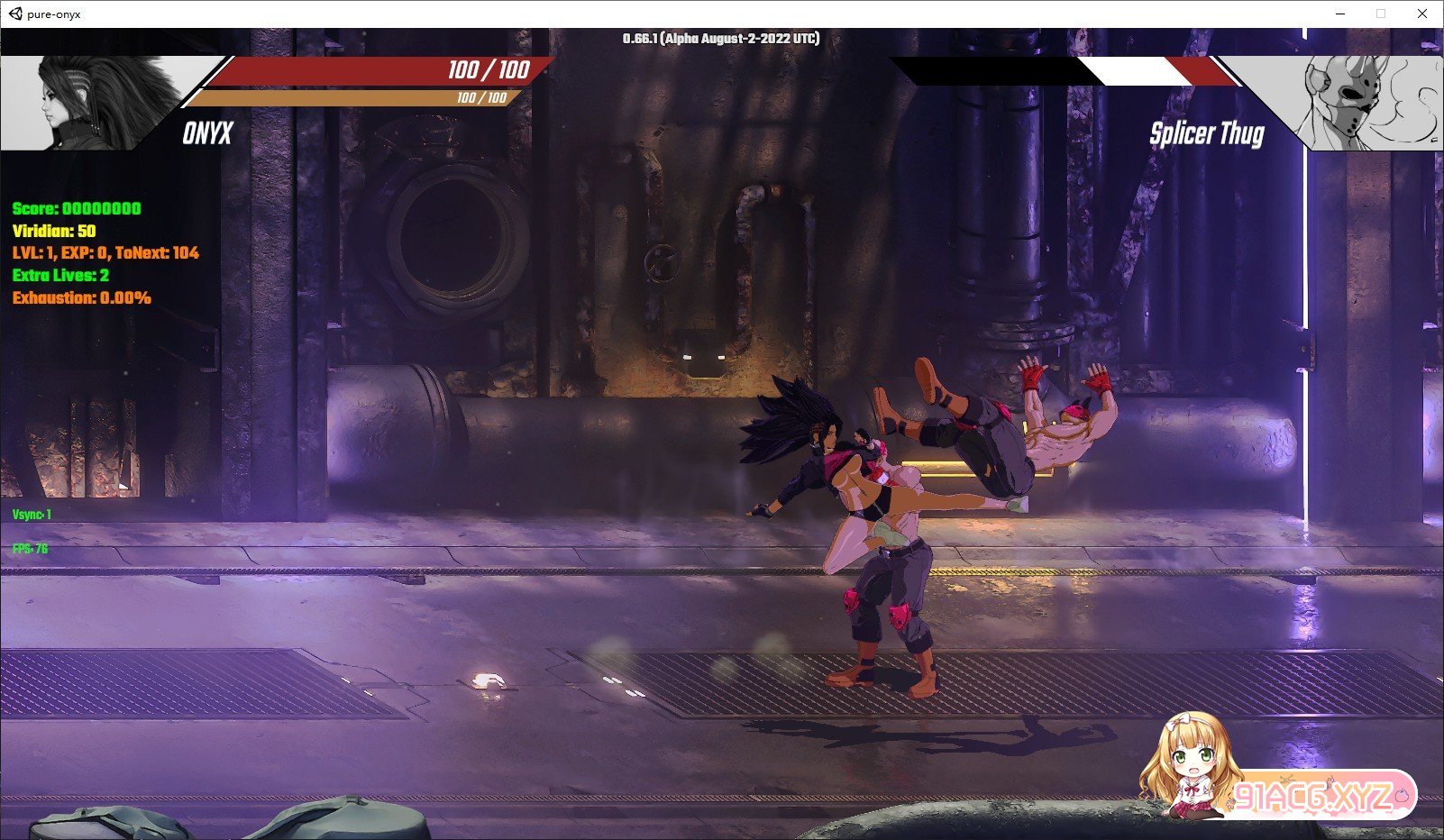Minimize the pure-onyx window
Image resolution: width=1444 pixels, height=840 pixels.
(x=1339, y=14)
